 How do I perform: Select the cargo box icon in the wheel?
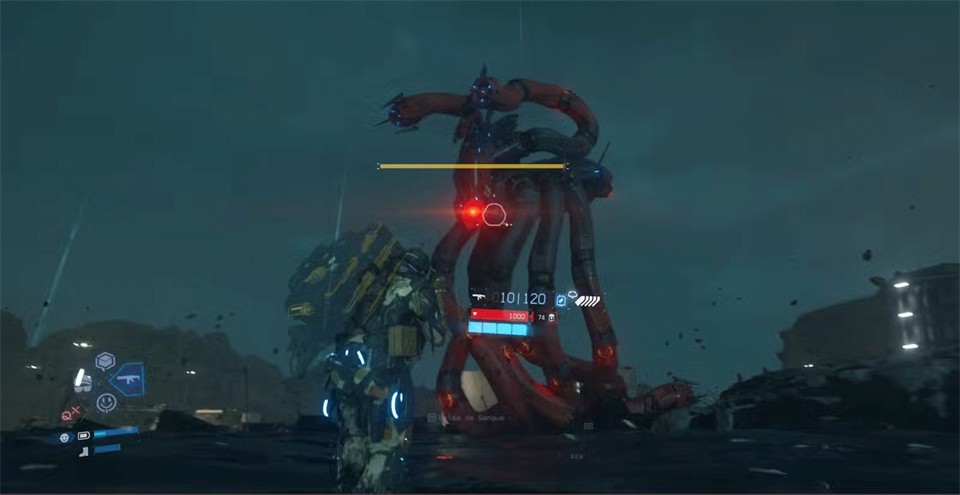105,360
